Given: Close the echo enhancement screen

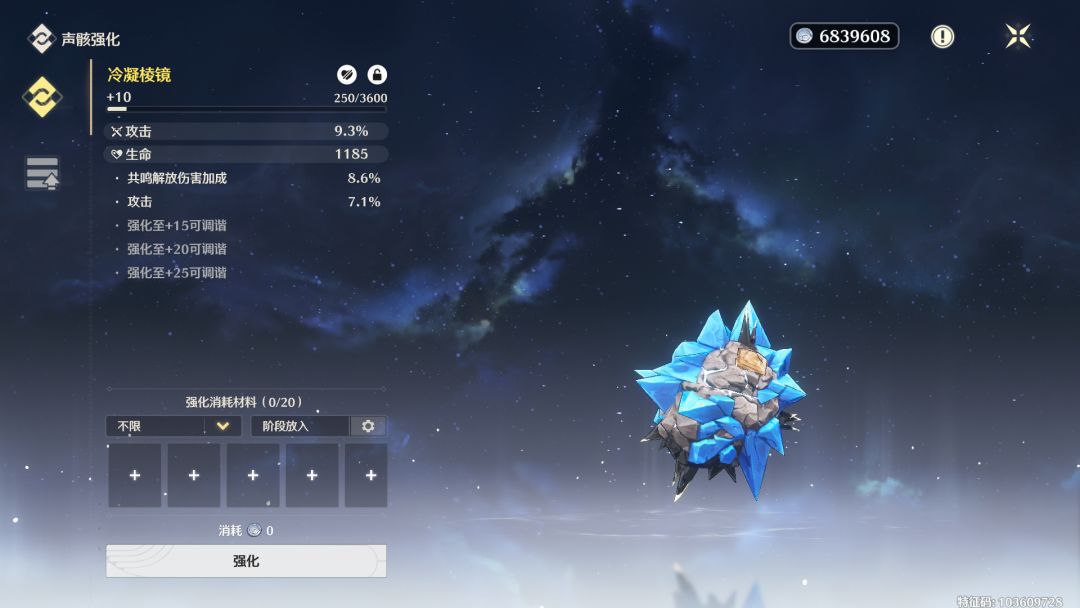Looking at the screenshot, I should [x=1018, y=37].
